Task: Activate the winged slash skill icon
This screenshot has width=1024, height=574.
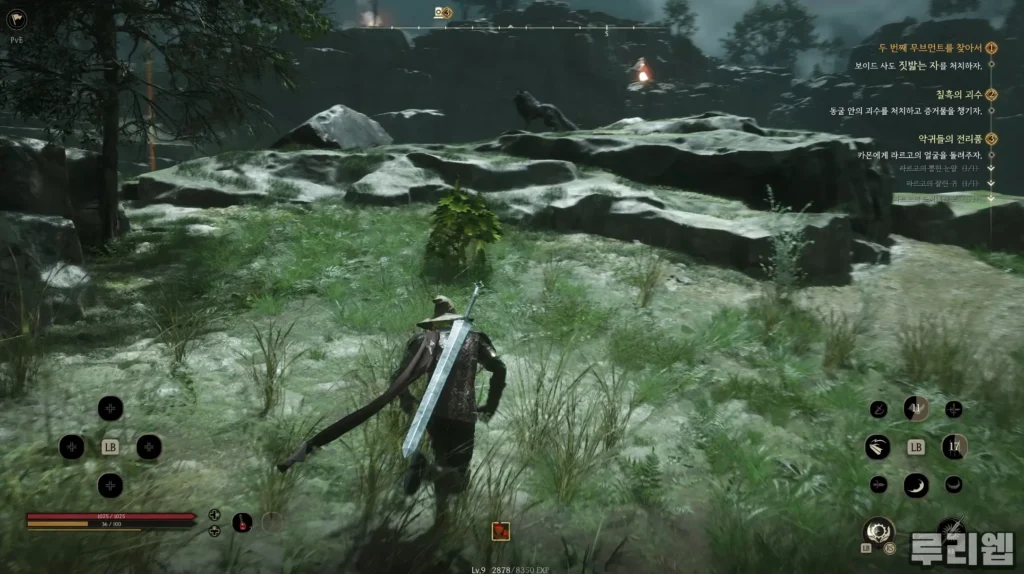Action: coord(878,447)
